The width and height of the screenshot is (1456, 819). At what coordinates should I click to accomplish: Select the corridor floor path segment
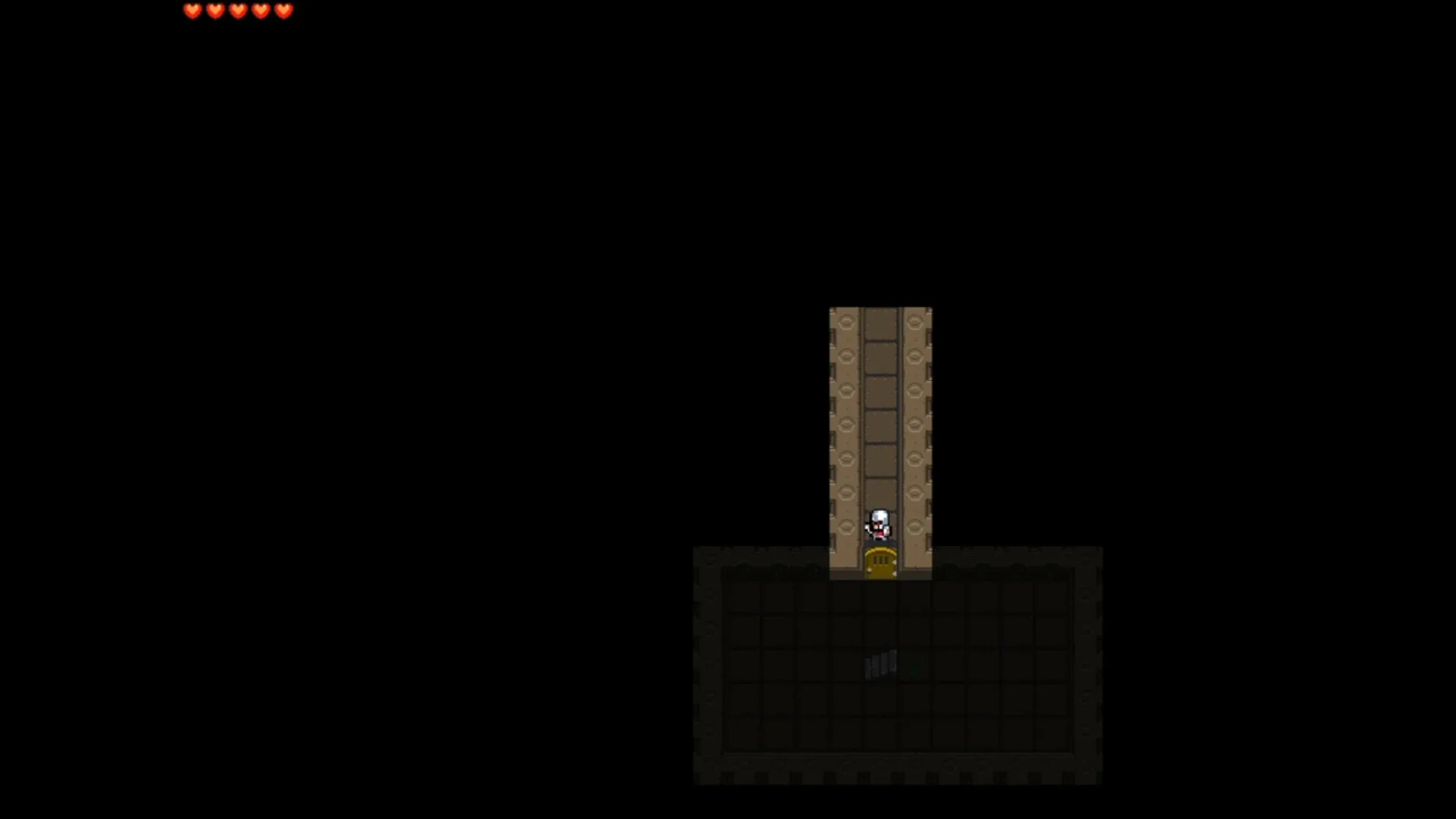[880, 425]
